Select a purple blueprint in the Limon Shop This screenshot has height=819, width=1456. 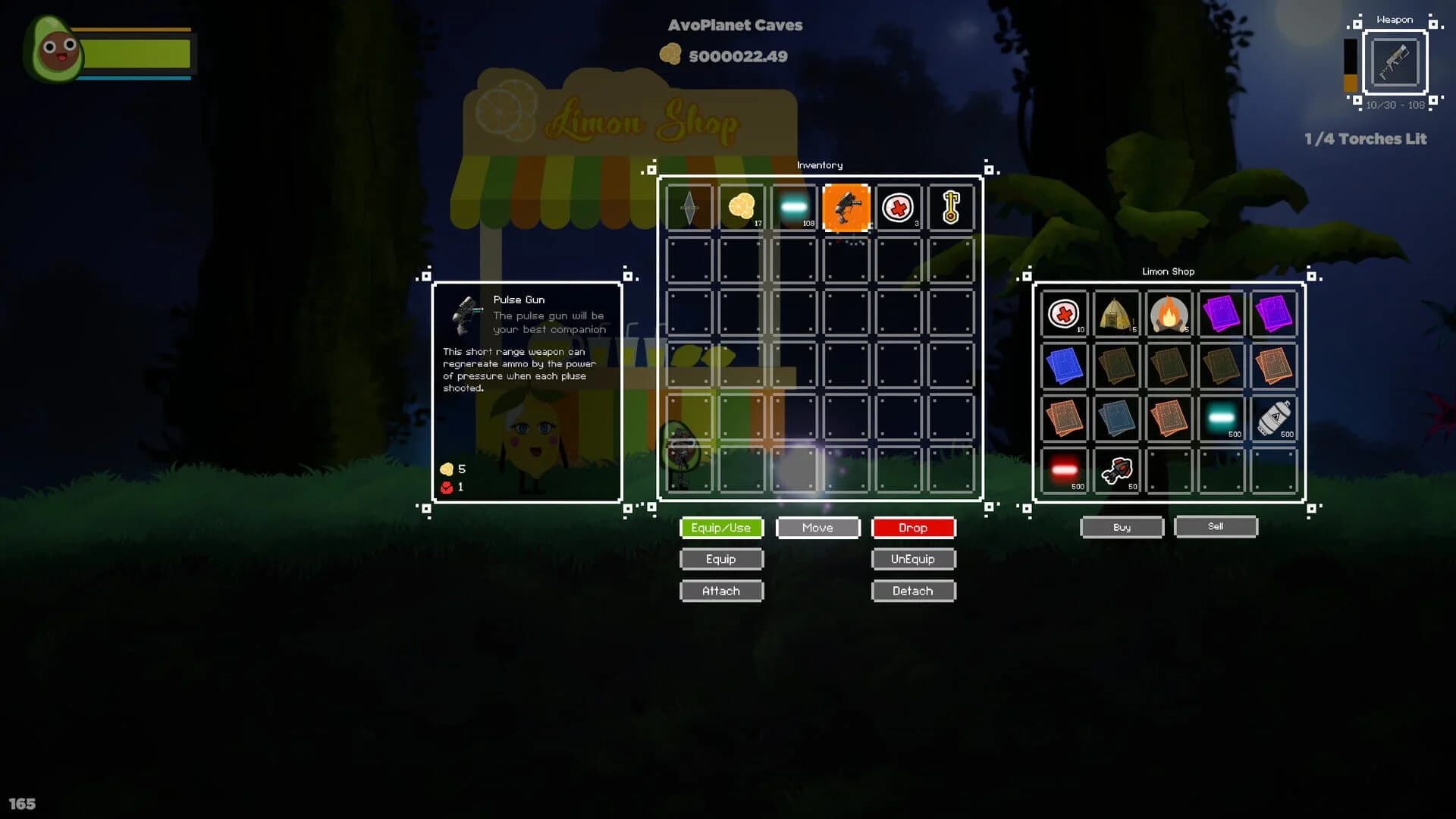coord(1221,313)
